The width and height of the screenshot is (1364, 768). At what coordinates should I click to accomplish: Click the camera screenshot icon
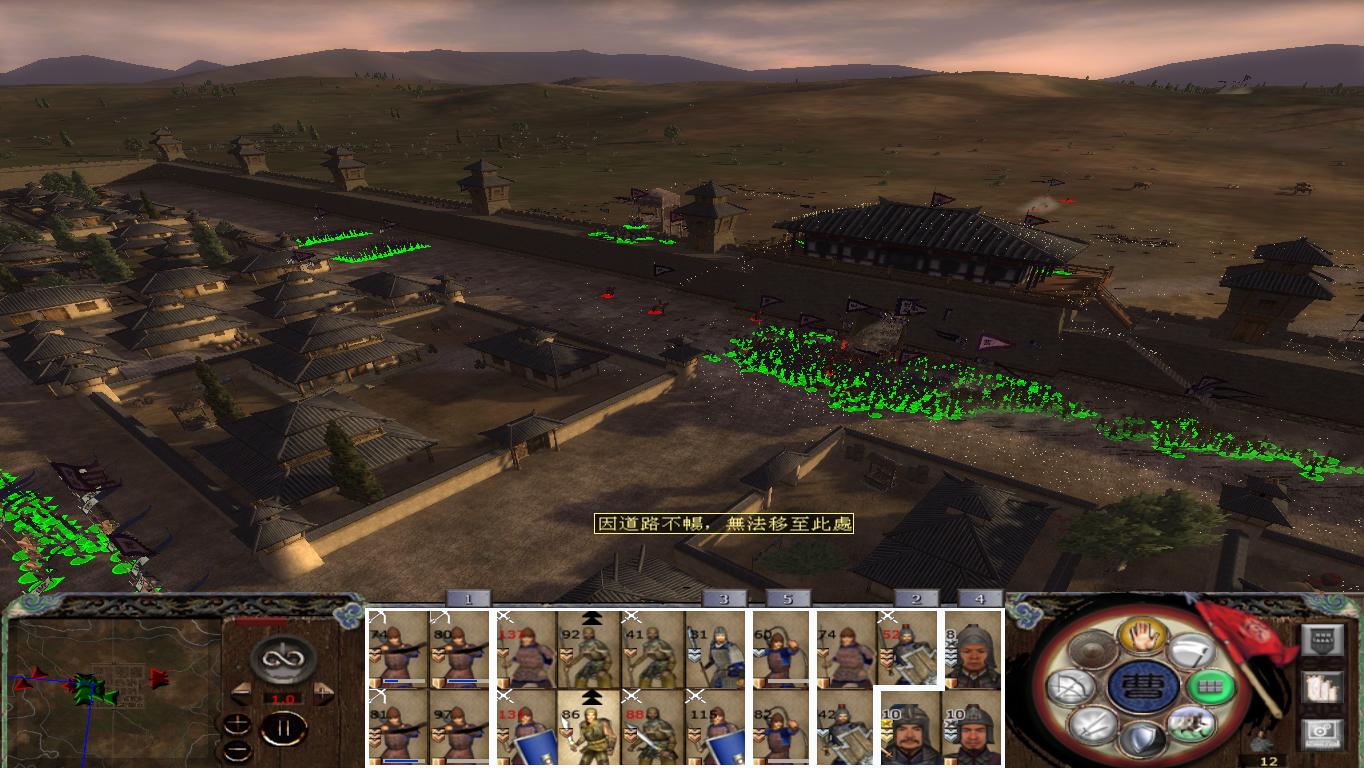1321,731
